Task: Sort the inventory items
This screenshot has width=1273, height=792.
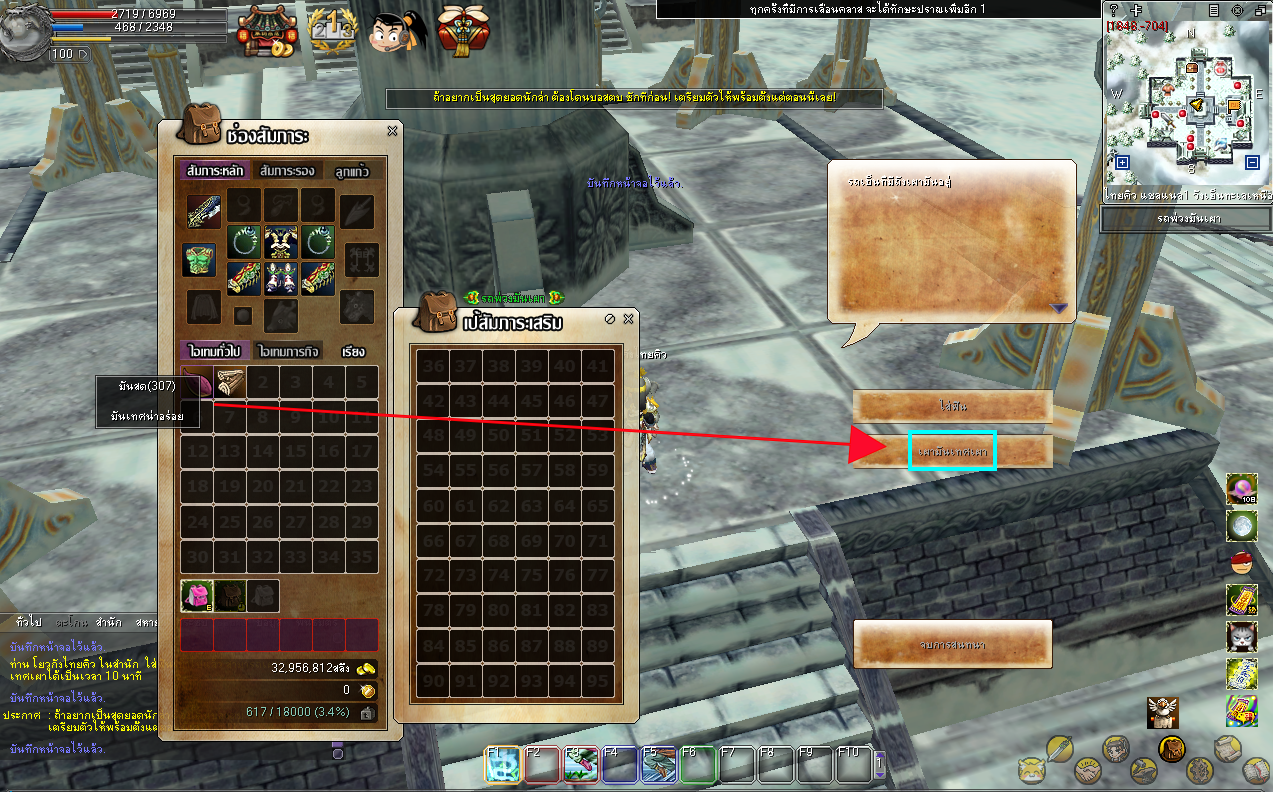Action: click(353, 352)
